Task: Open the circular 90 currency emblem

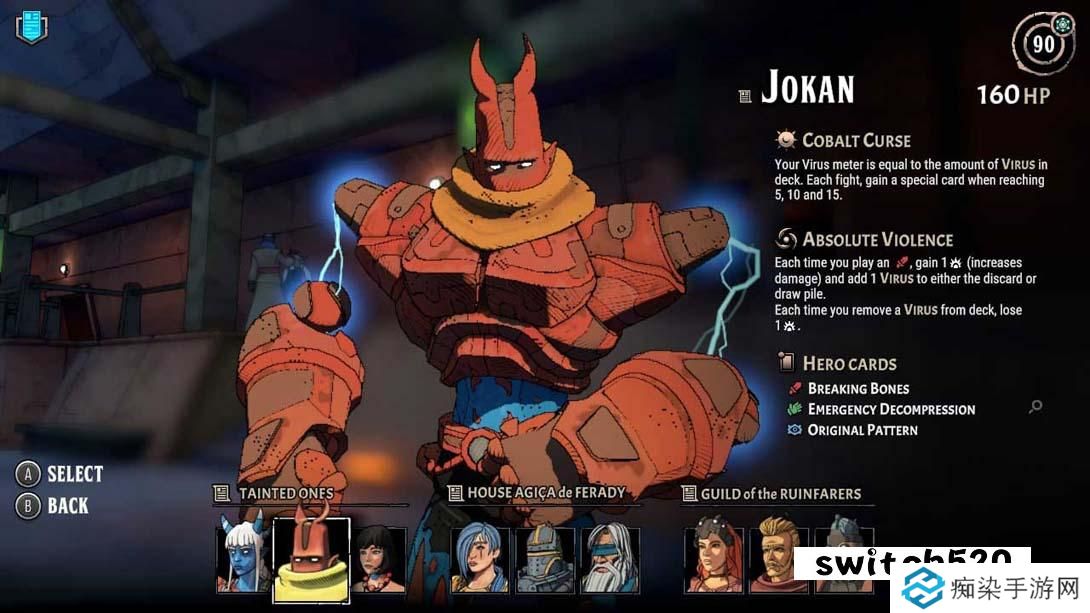Action: click(1044, 44)
